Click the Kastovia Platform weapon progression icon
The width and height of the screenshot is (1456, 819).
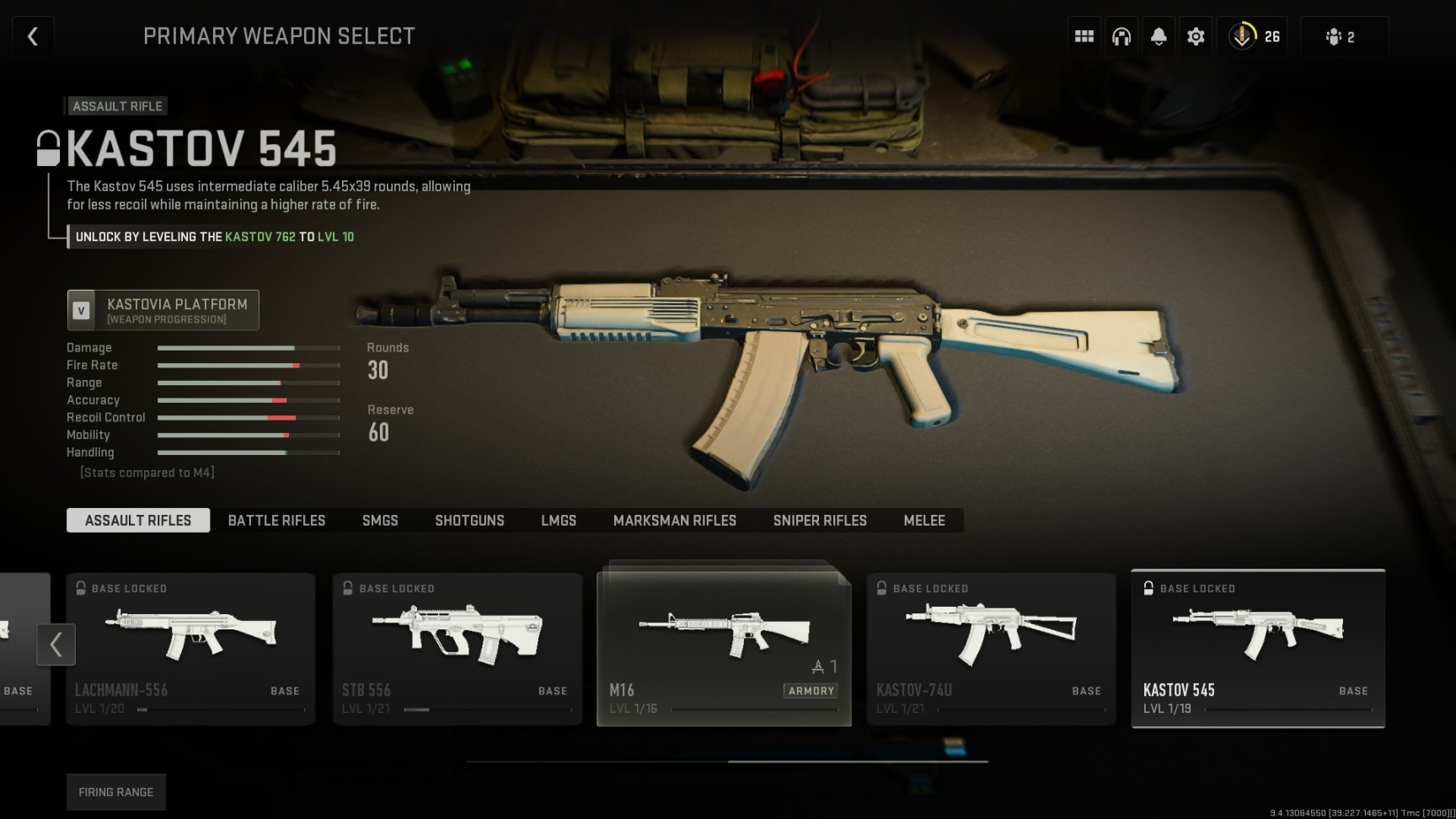[x=82, y=309]
